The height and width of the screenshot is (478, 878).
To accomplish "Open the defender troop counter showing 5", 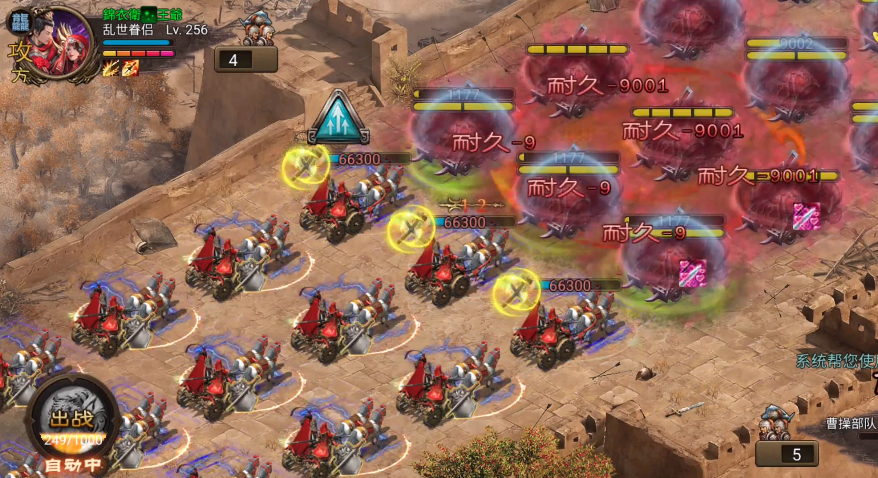I will coord(786,453).
